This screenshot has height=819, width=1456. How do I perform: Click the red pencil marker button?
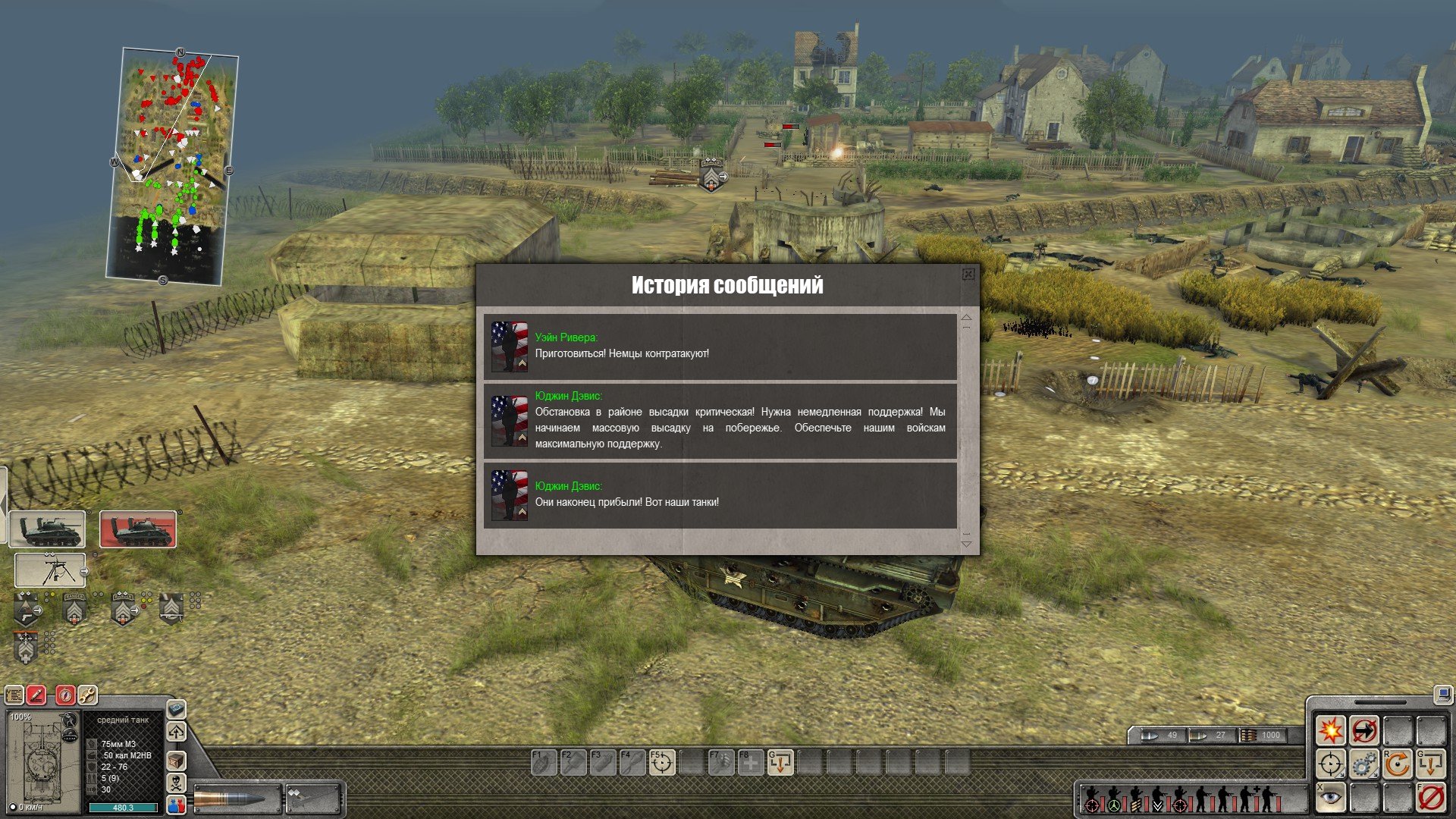click(36, 695)
